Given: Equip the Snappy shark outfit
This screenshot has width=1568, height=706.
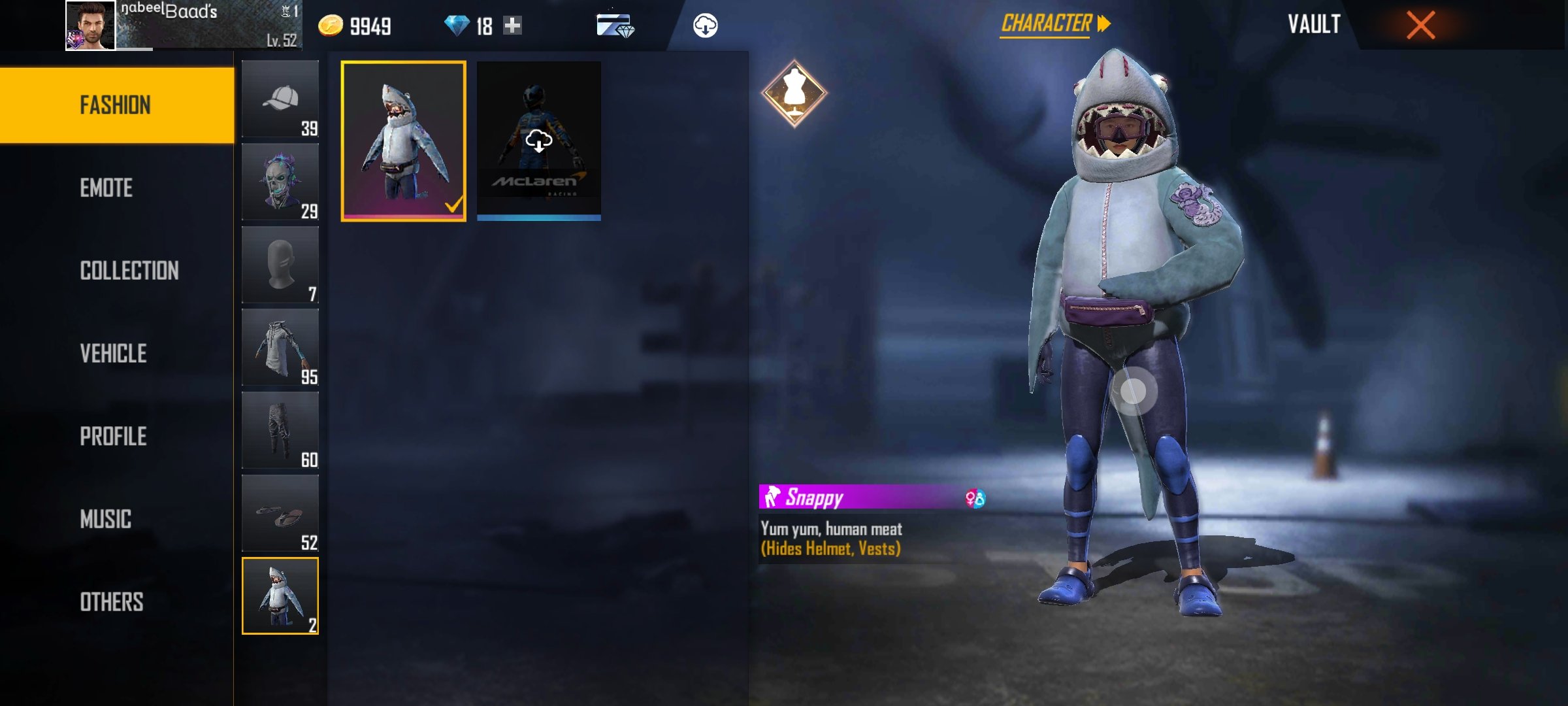Looking at the screenshot, I should (x=404, y=141).
